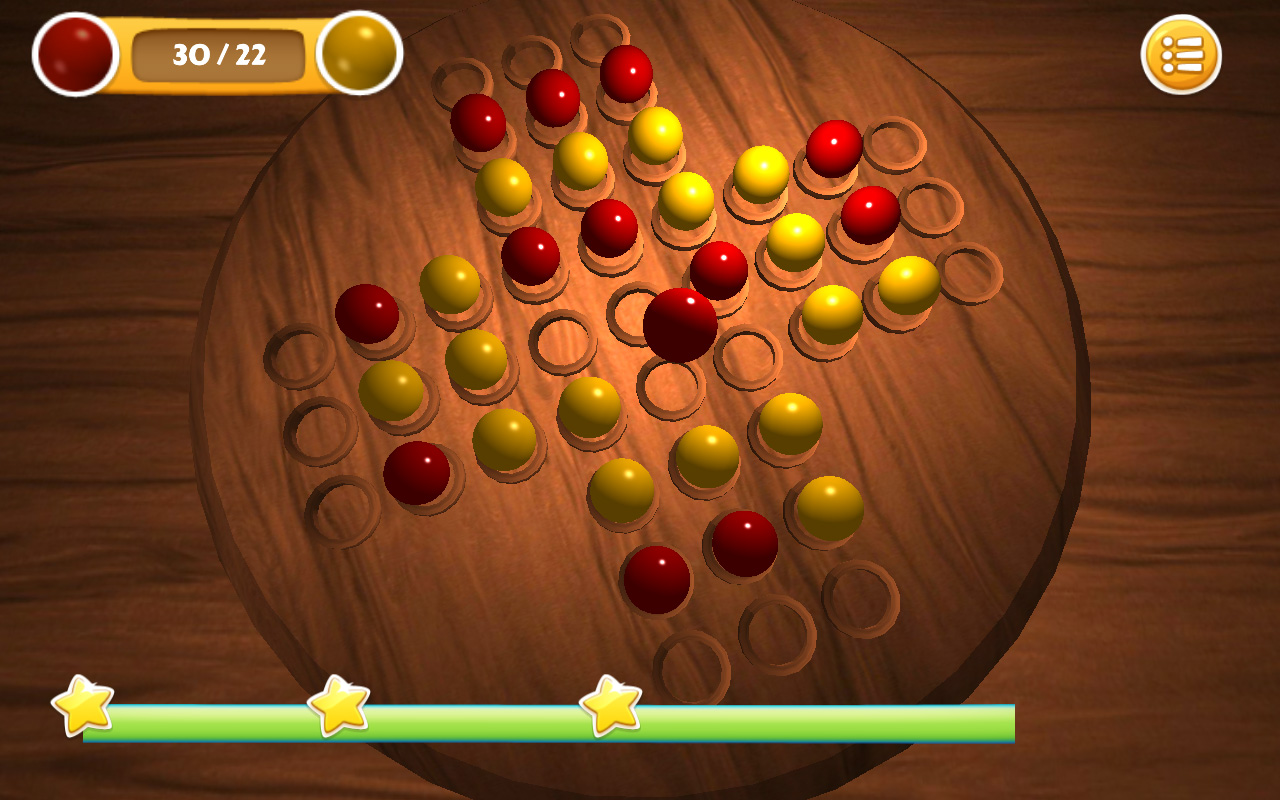This screenshot has height=800, width=1280.
Task: Open the game menu via the list icon
Action: [x=1181, y=55]
